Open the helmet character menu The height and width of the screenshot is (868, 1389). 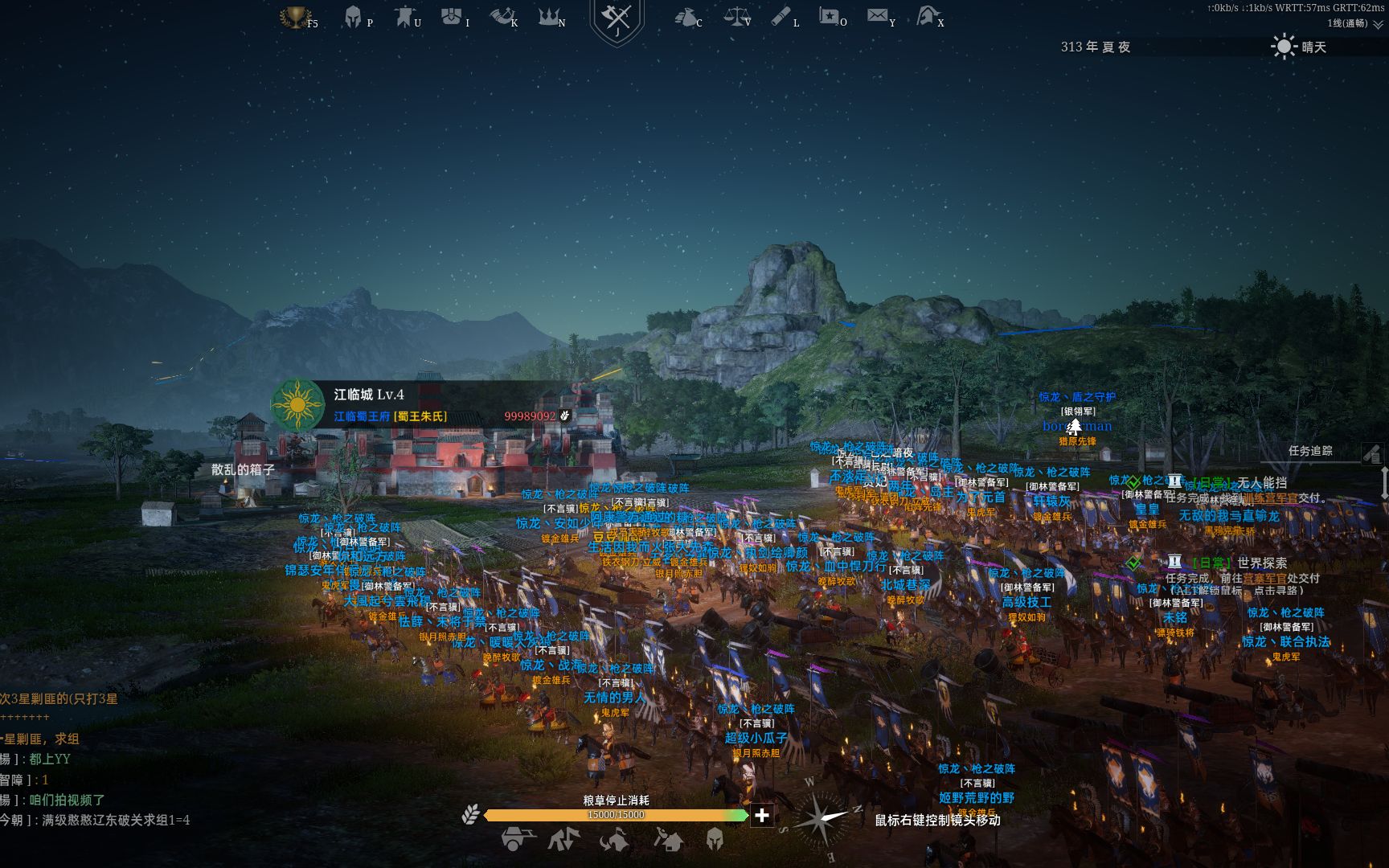(x=353, y=17)
